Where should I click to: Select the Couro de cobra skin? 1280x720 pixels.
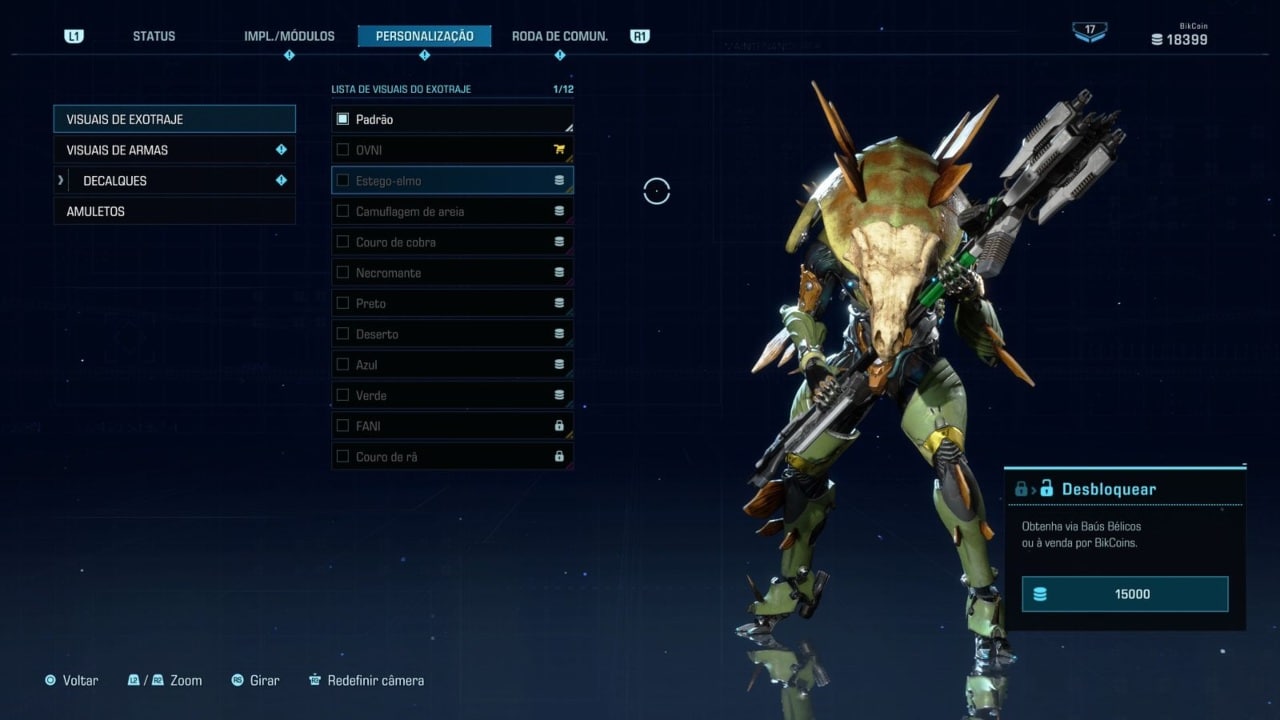coord(452,242)
